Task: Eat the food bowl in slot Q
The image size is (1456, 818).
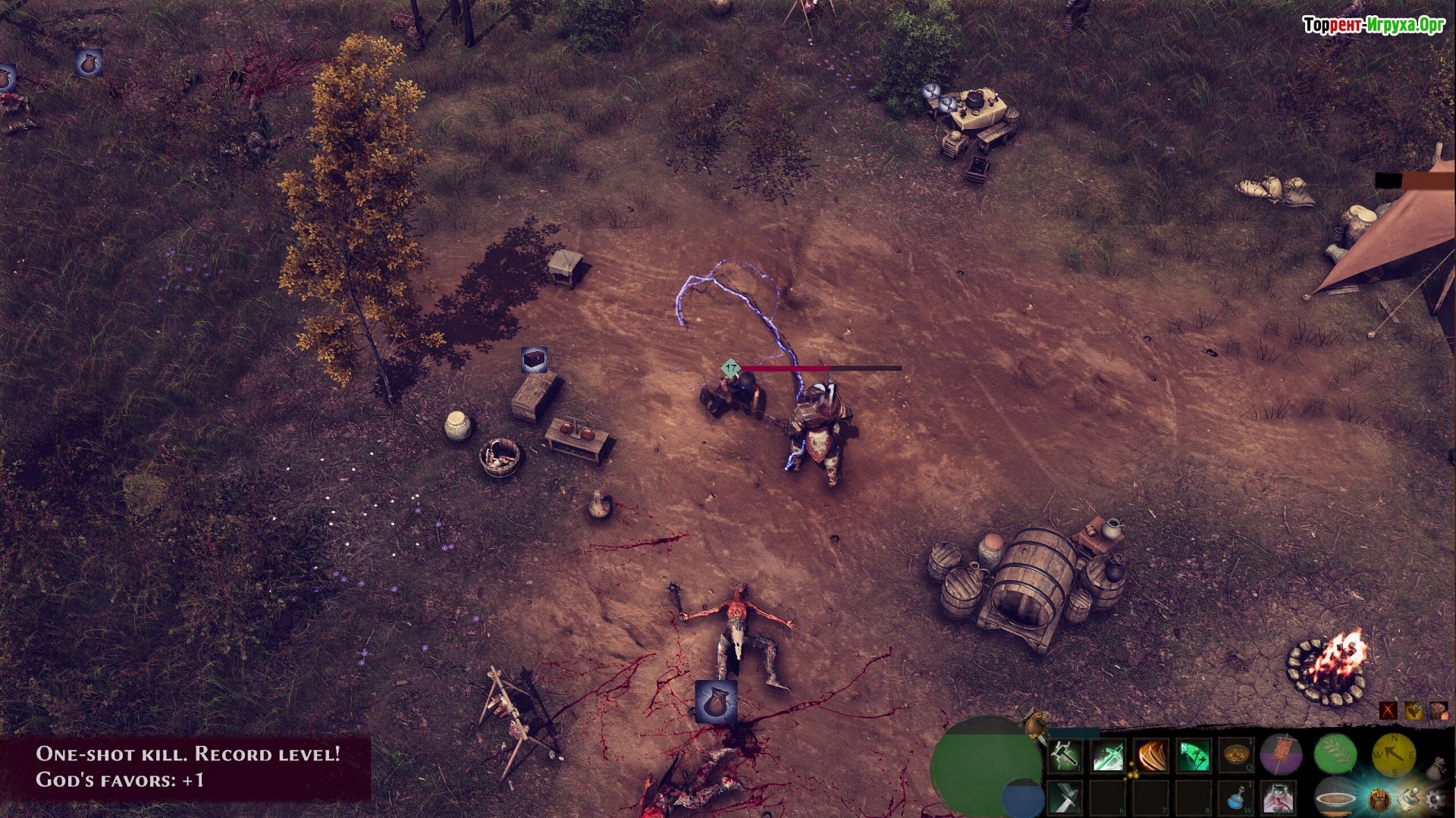Action: click(1236, 754)
